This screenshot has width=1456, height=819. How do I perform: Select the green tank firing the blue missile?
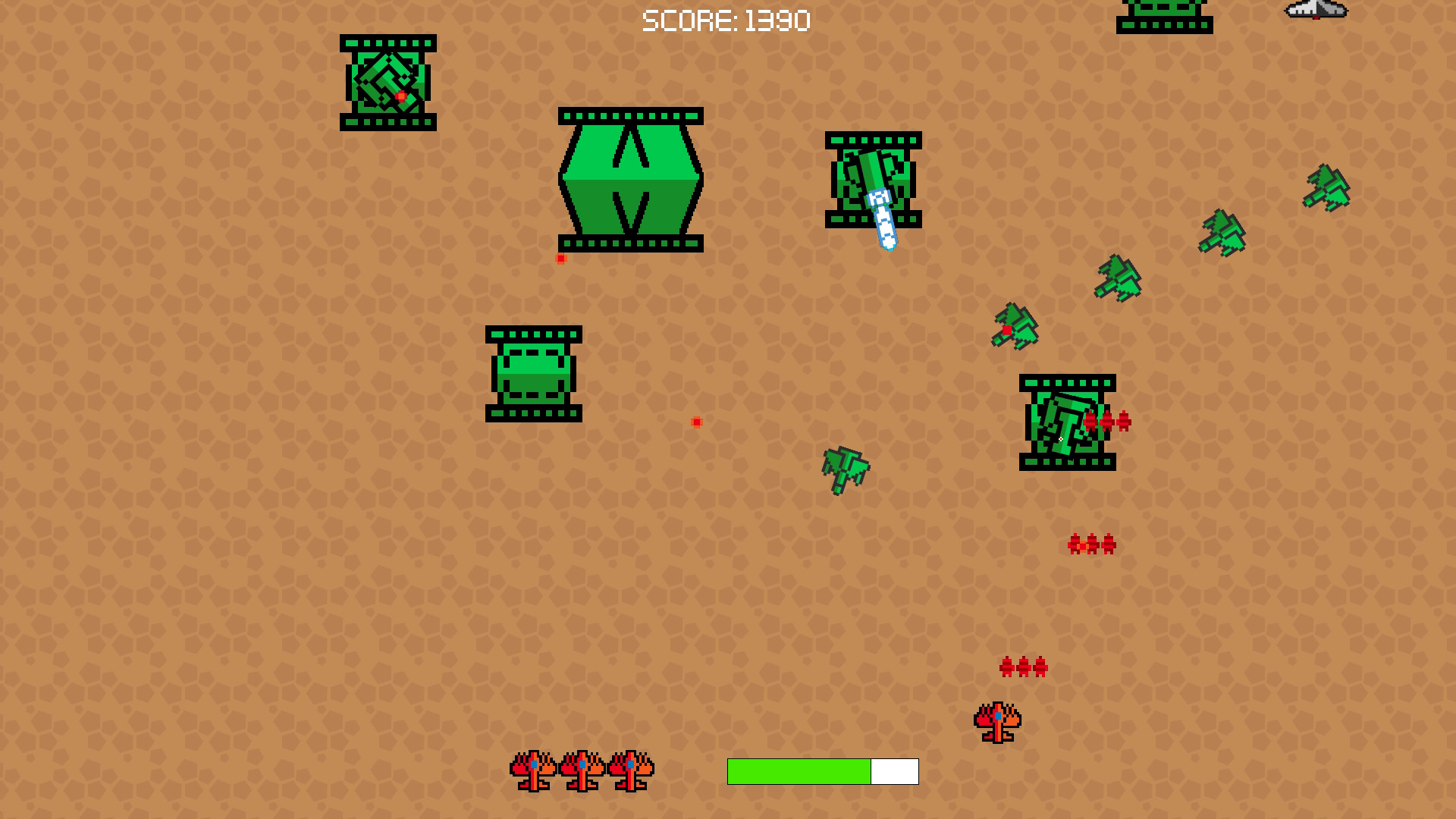[x=872, y=178]
